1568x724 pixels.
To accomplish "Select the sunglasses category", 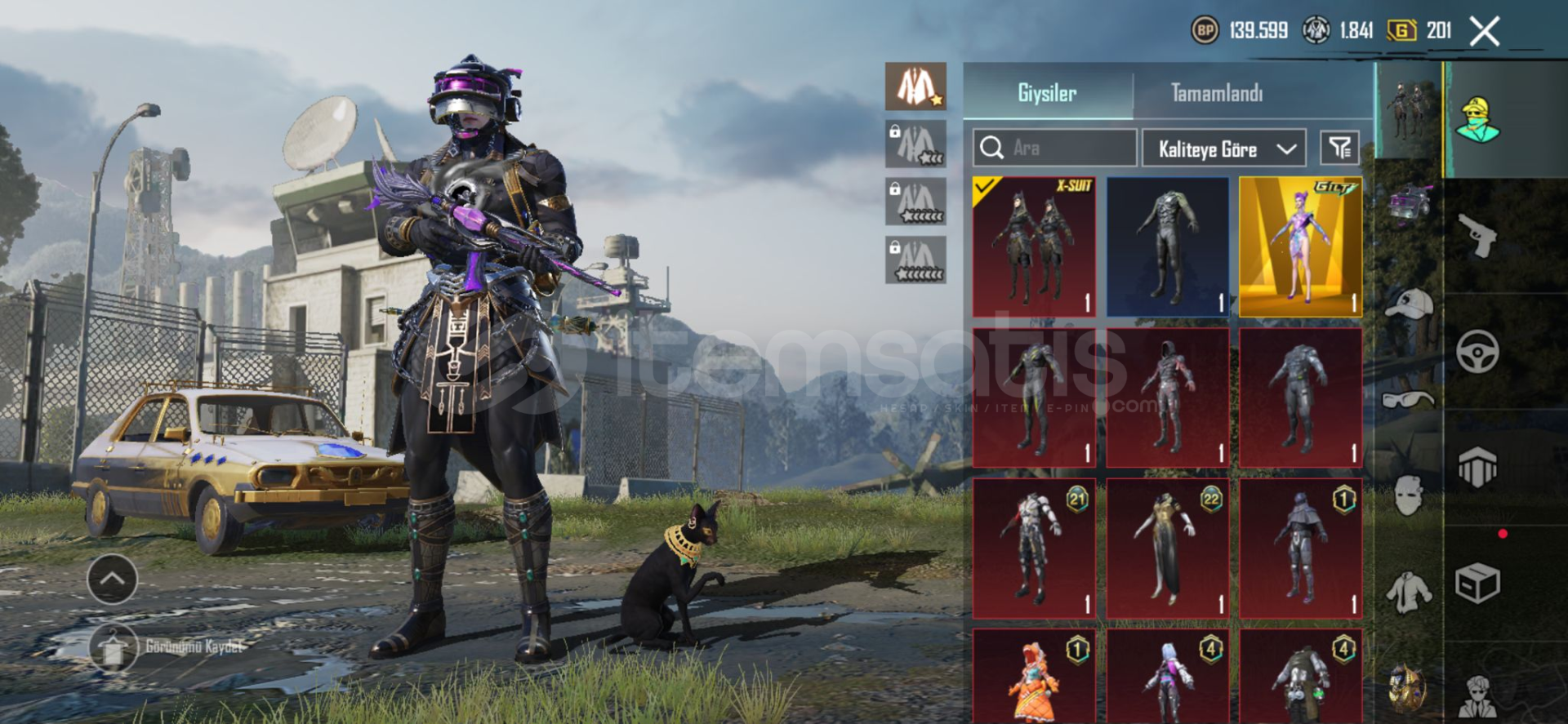I will pyautogui.click(x=1409, y=400).
